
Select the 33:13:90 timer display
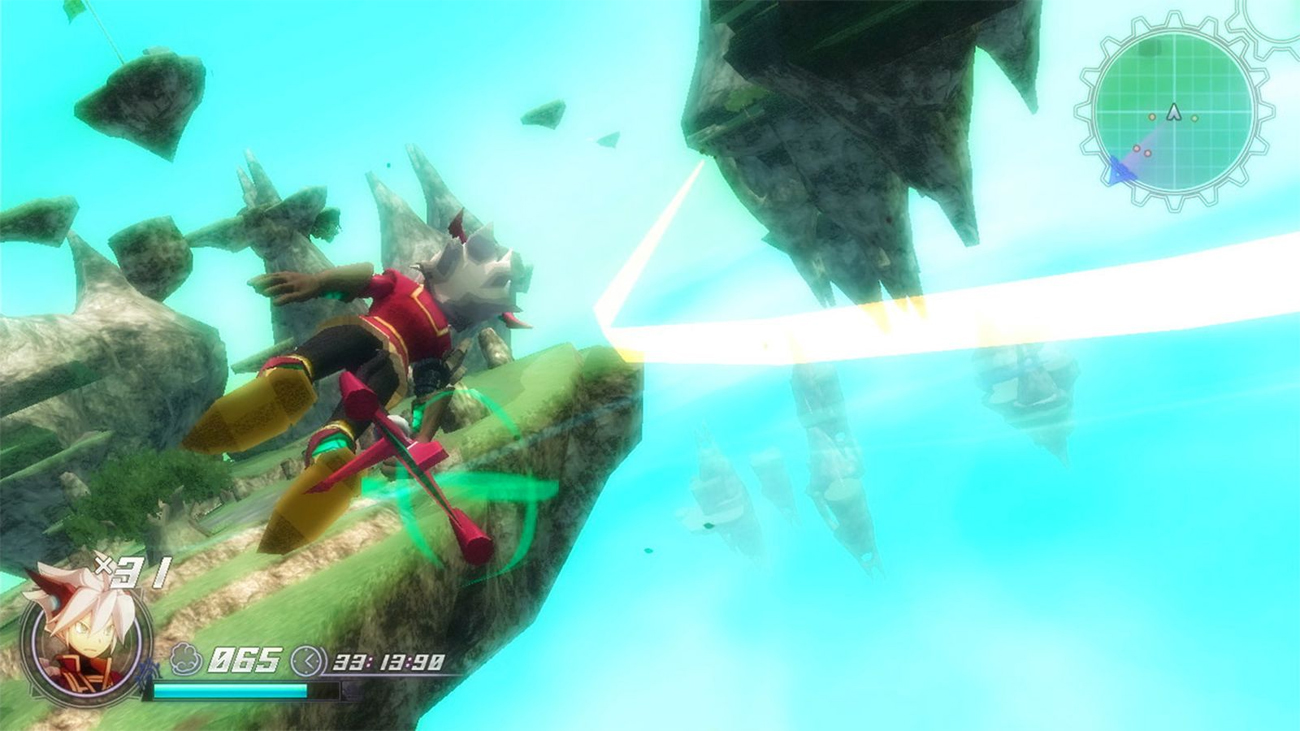click(x=388, y=662)
